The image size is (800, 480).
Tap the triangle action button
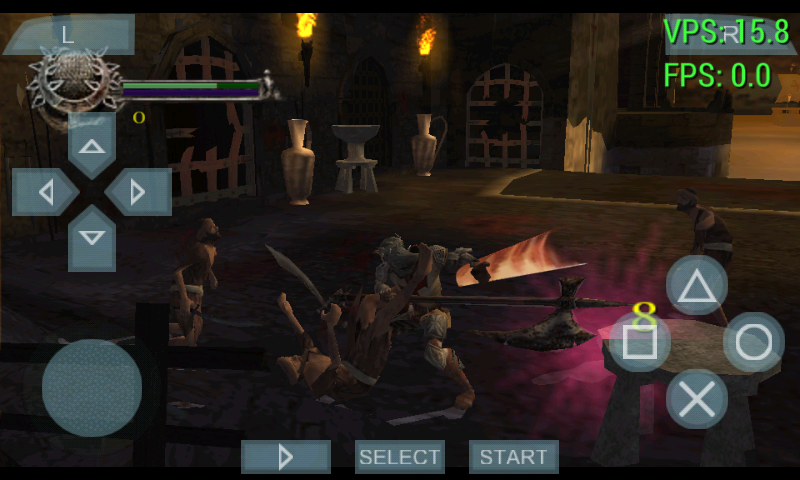click(x=697, y=286)
